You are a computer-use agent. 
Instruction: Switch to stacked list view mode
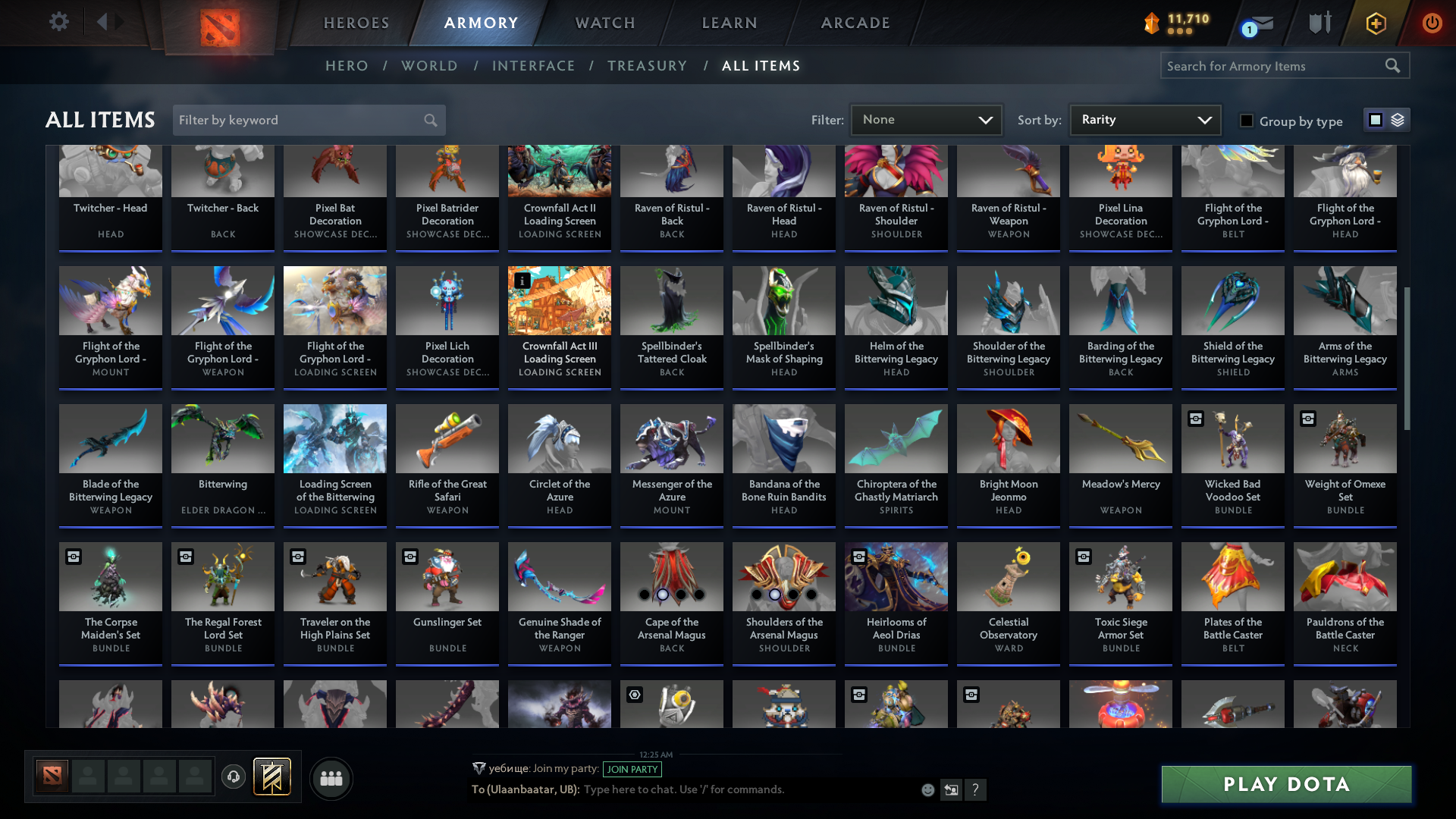click(1397, 119)
